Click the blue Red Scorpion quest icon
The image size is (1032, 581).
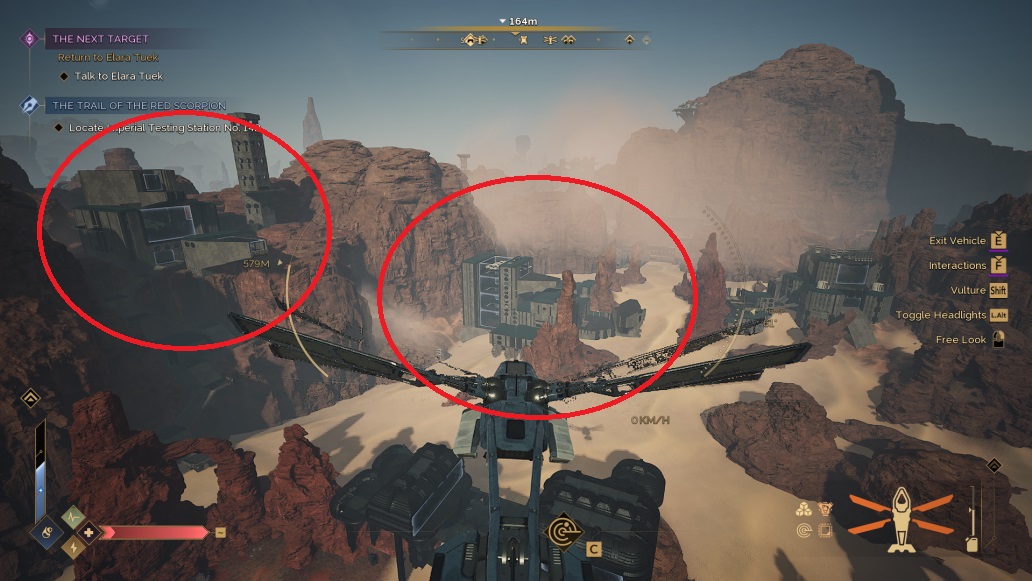pos(30,105)
